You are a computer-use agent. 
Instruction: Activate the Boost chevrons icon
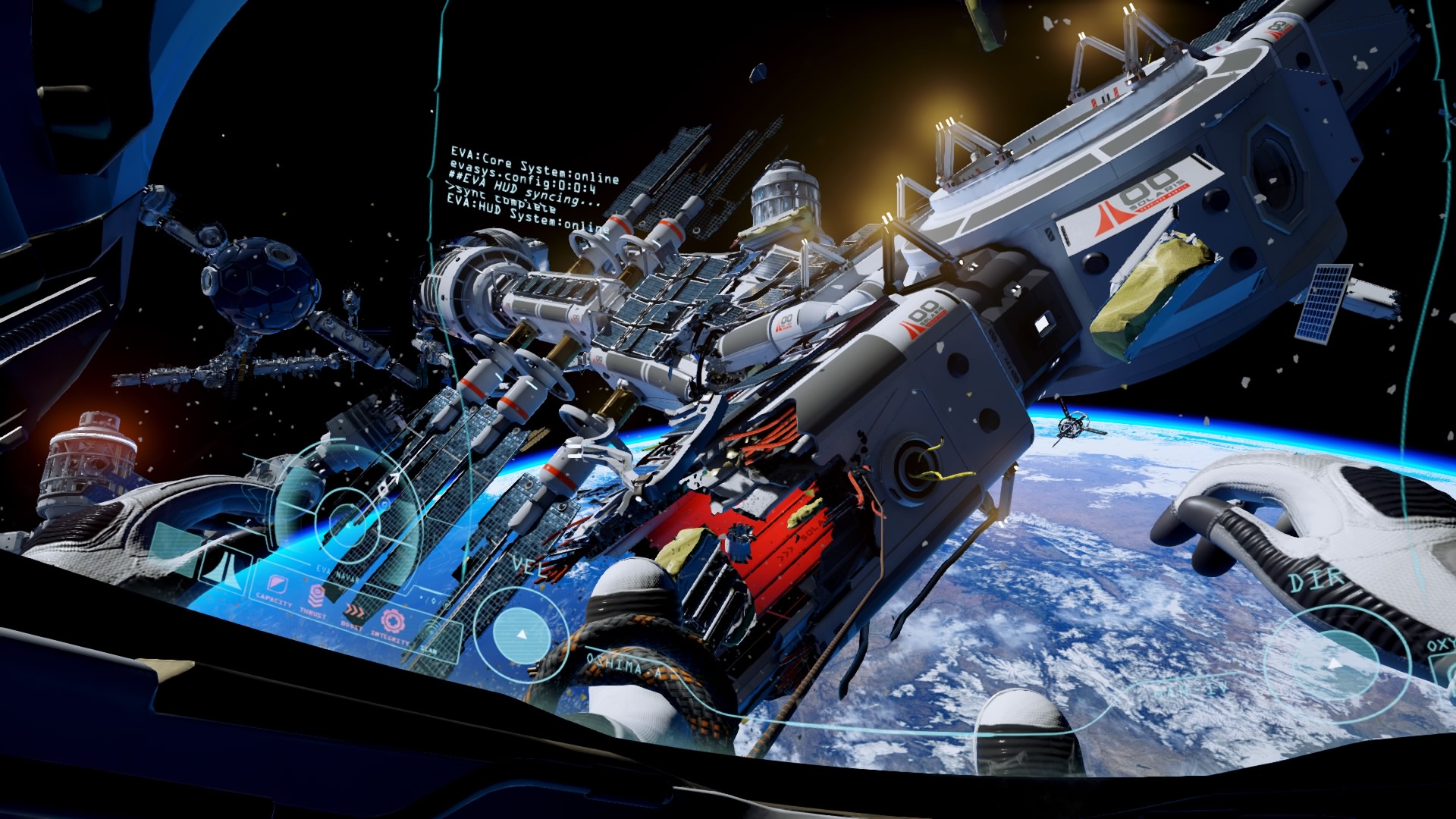tap(353, 610)
